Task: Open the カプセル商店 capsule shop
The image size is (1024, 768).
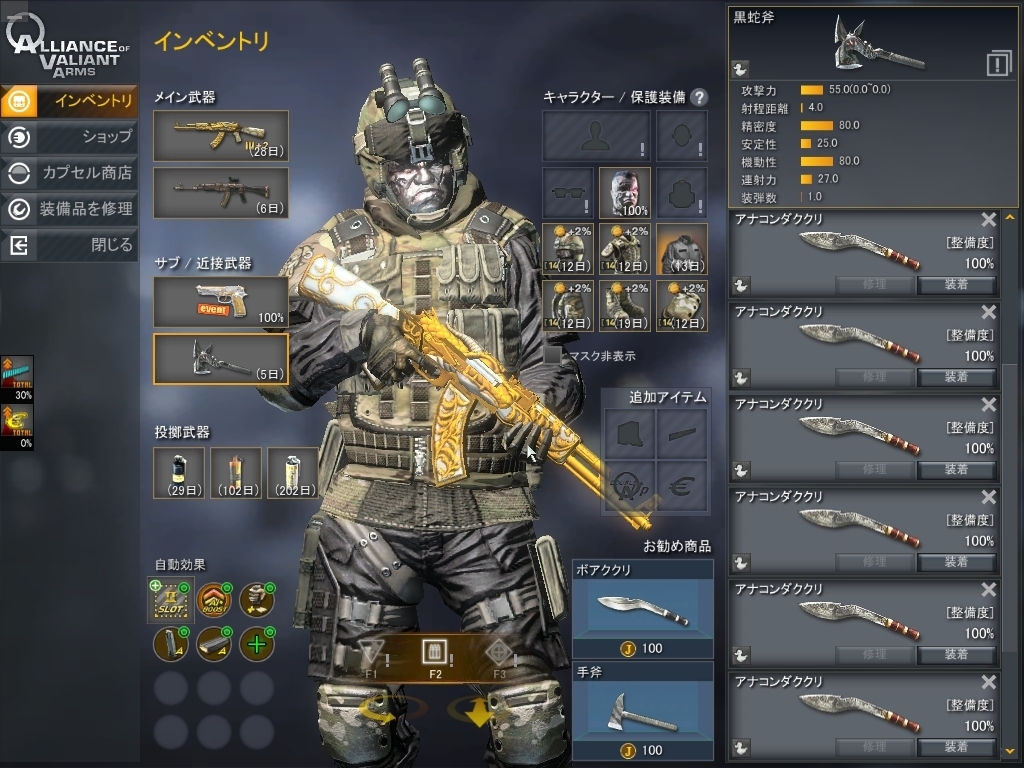Action: pyautogui.click(x=70, y=173)
